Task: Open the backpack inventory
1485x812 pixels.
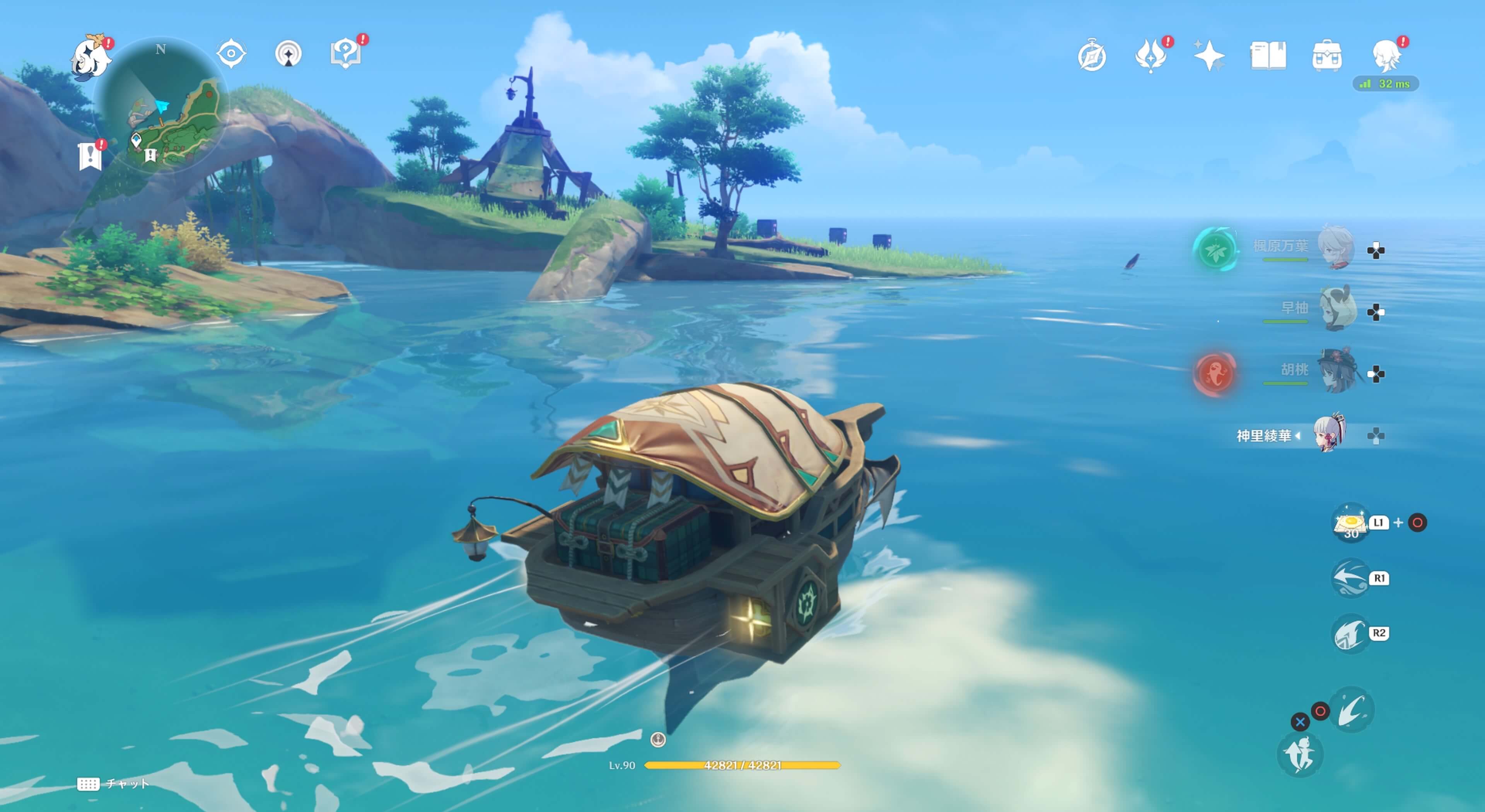Action: (x=1326, y=56)
